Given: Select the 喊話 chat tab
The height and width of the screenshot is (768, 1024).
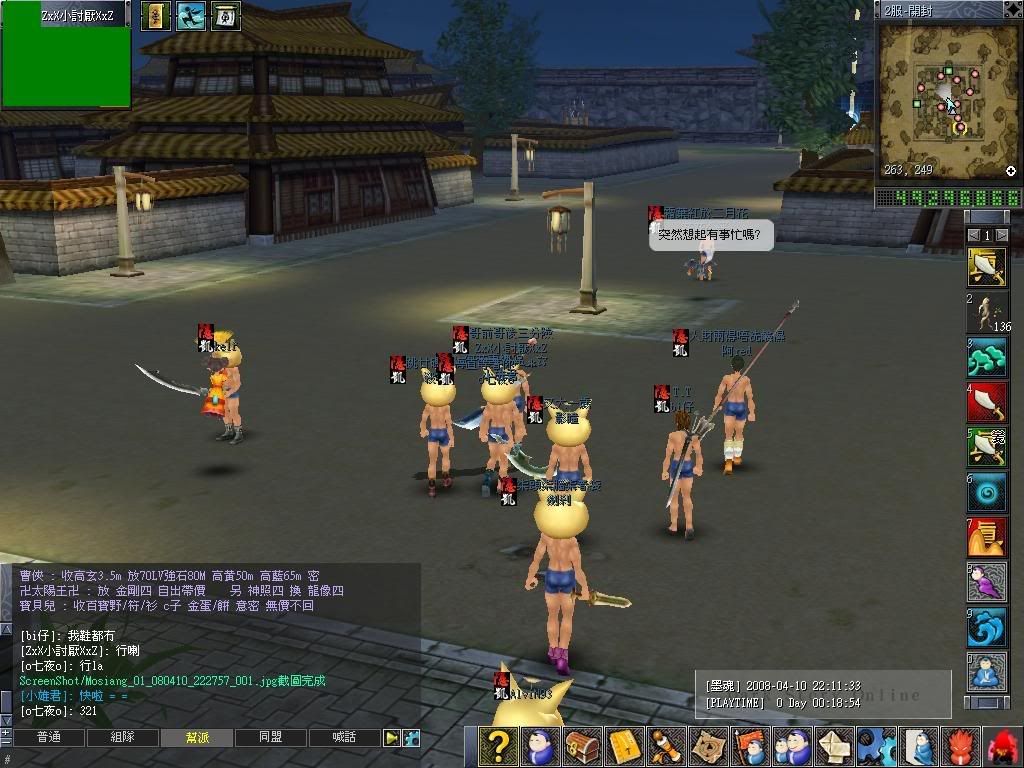Looking at the screenshot, I should point(344,738).
